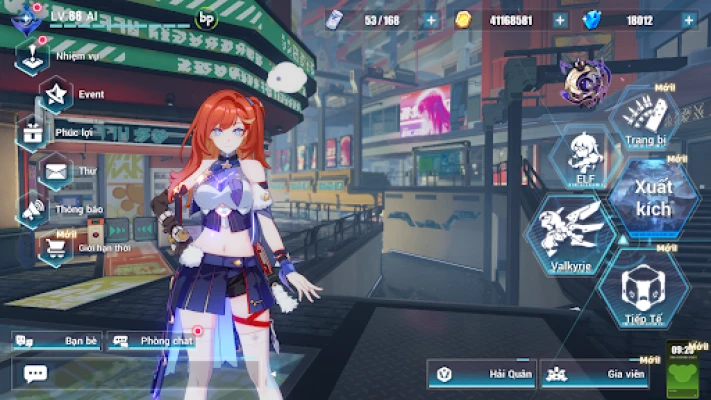Image resolution: width=711 pixels, height=400 pixels.
Task: Open the Nhiệm vụ missions menu
Action: (x=32, y=54)
